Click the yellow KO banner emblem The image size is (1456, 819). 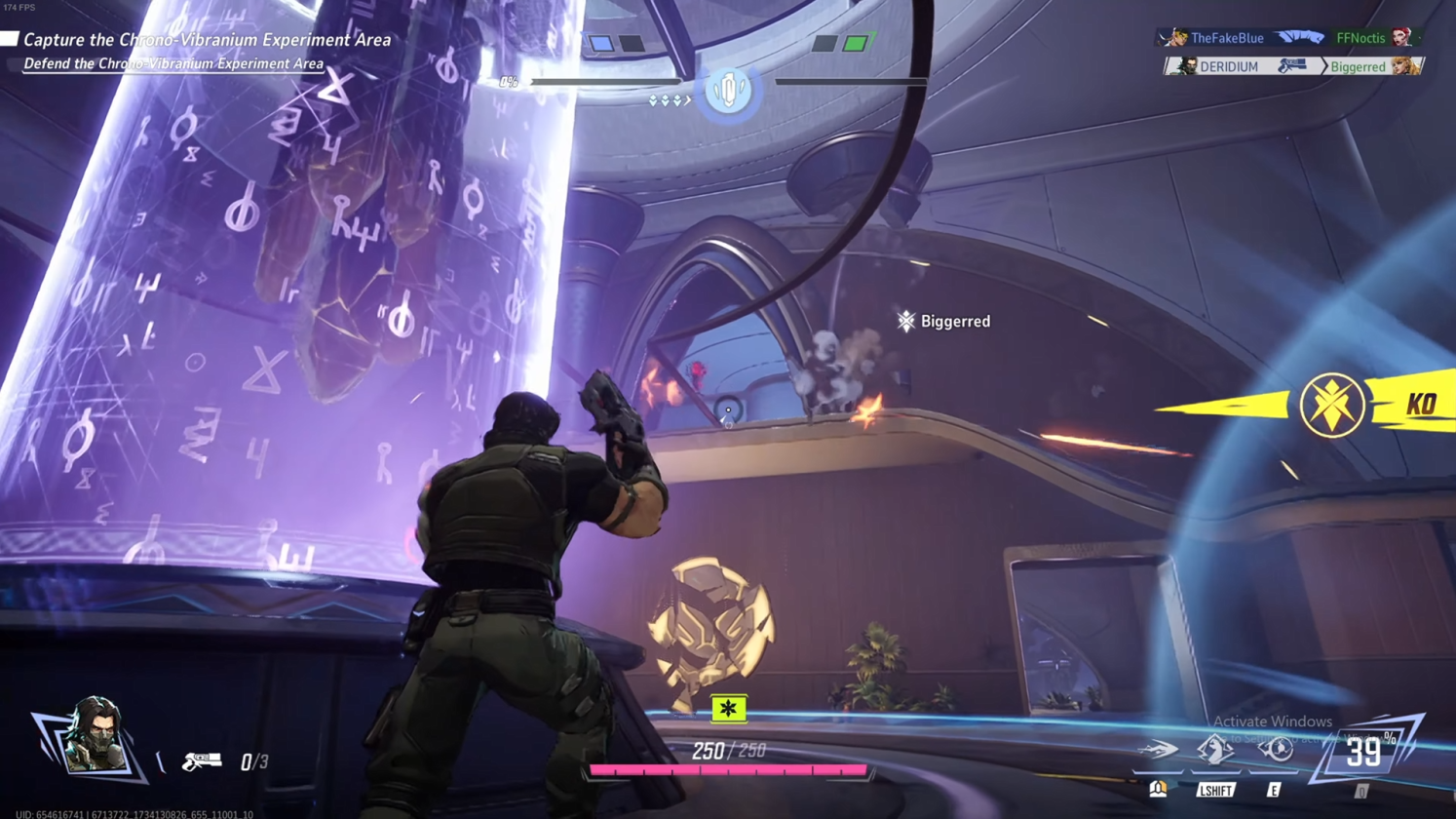click(1332, 405)
